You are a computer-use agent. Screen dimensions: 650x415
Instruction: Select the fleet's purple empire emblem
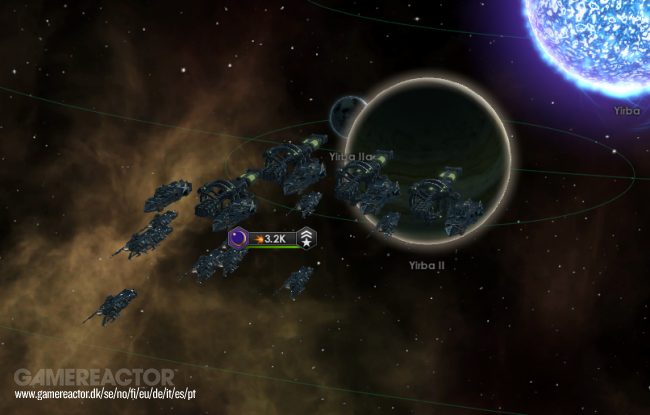239,238
